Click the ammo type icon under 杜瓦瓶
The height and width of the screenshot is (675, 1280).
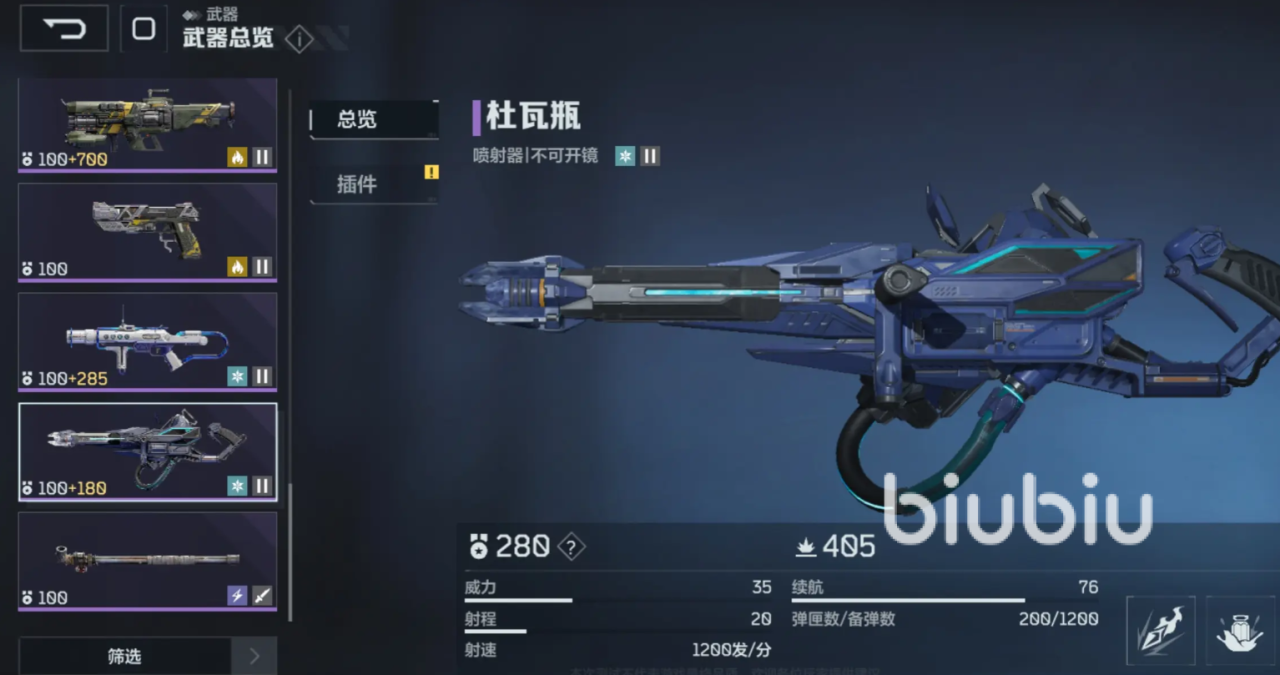click(x=650, y=156)
